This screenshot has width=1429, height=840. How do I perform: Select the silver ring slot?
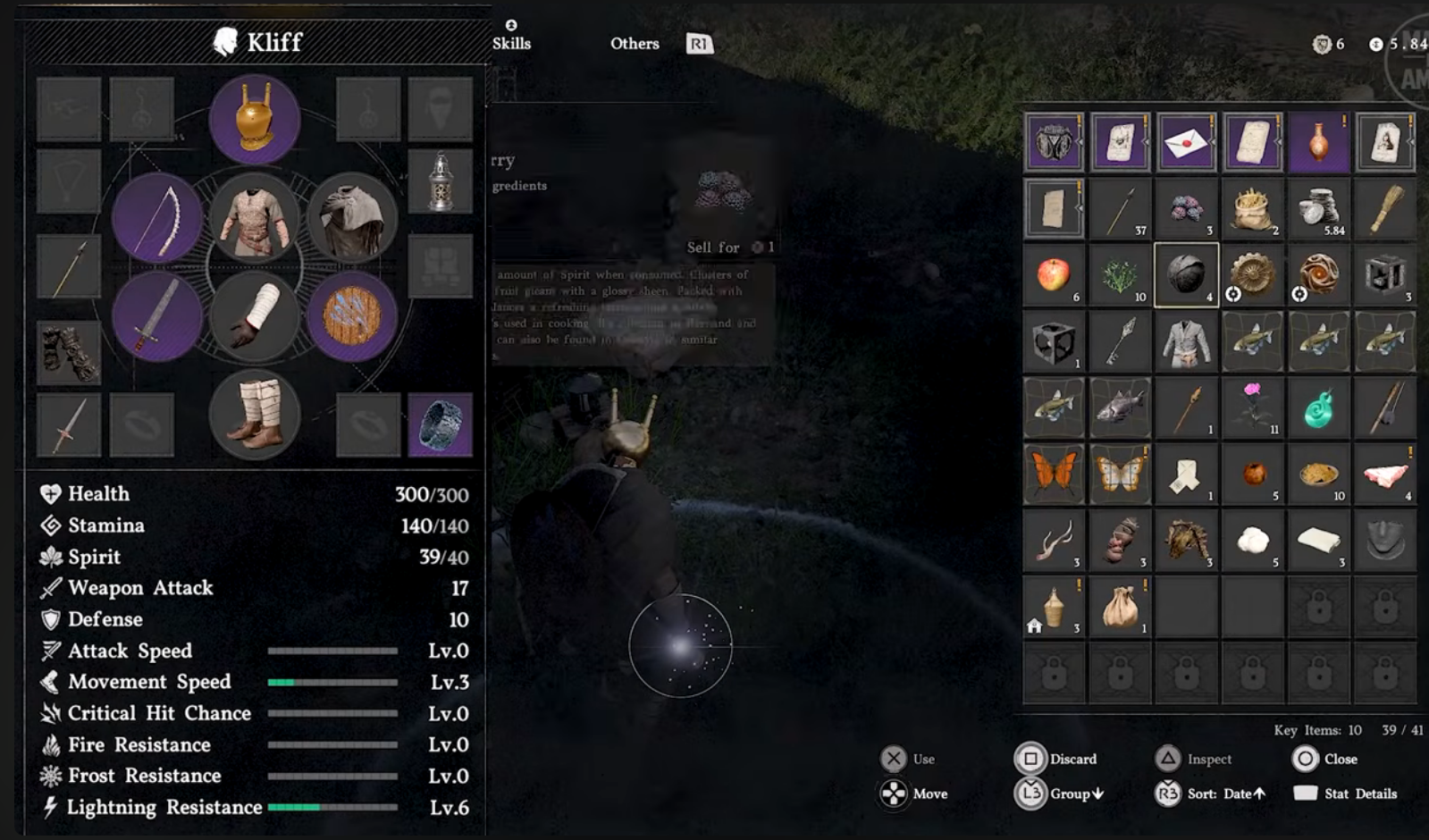[440, 425]
